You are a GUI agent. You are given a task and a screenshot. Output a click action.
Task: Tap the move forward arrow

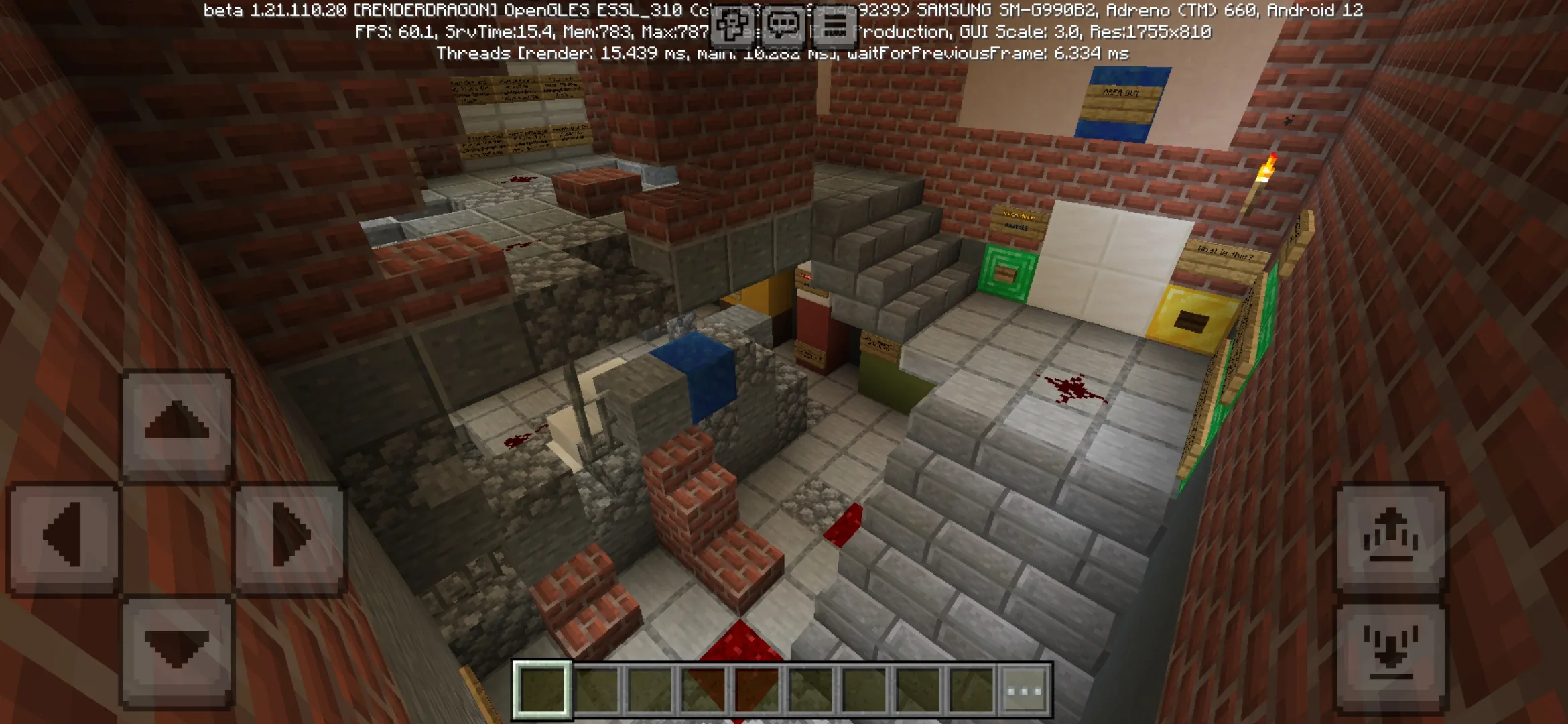pyautogui.click(x=177, y=424)
